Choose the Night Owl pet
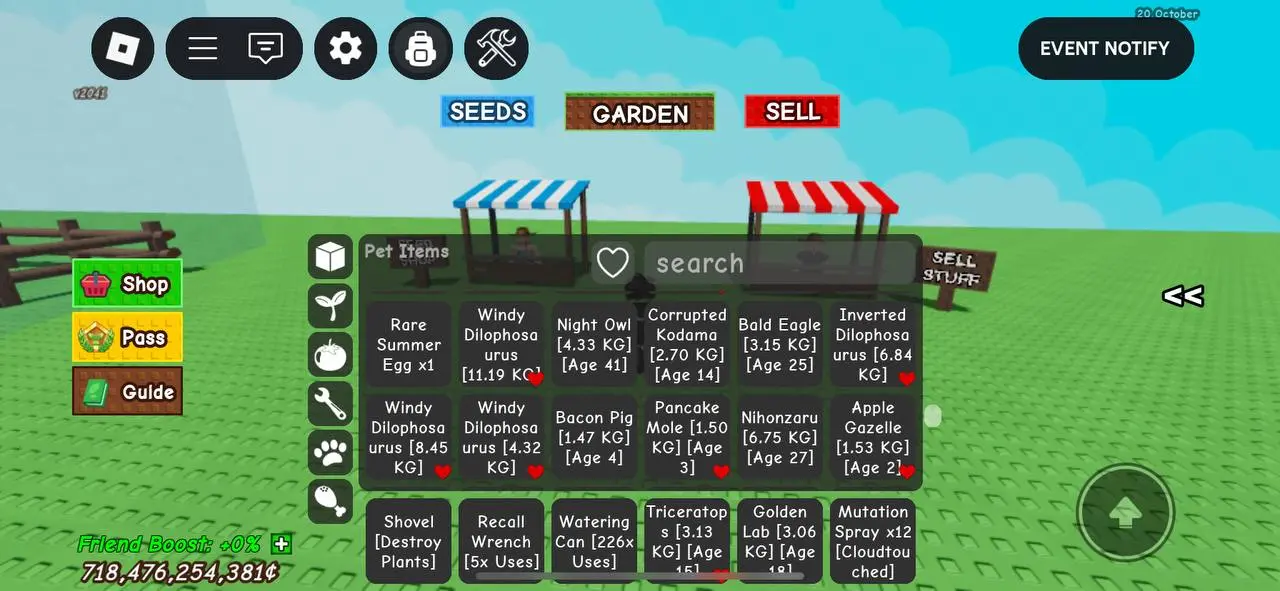The image size is (1280, 591). (594, 345)
